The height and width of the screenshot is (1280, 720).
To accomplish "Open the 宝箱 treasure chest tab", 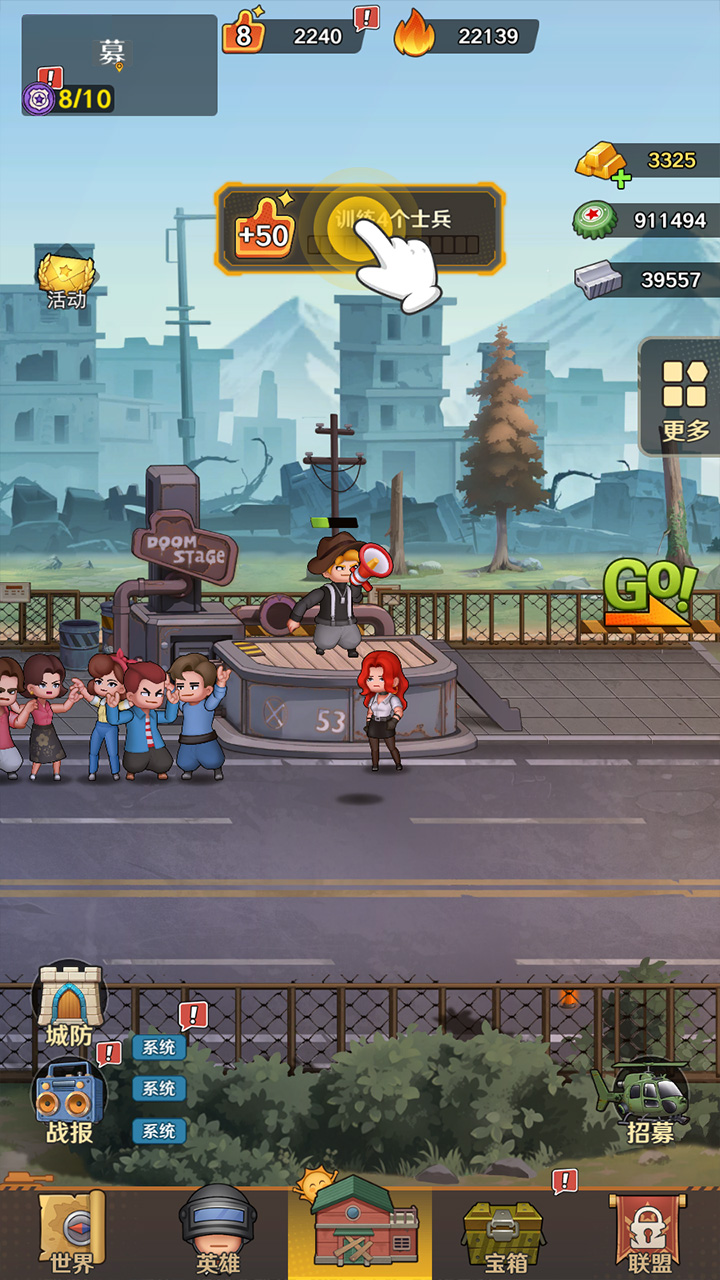I will click(503, 1232).
